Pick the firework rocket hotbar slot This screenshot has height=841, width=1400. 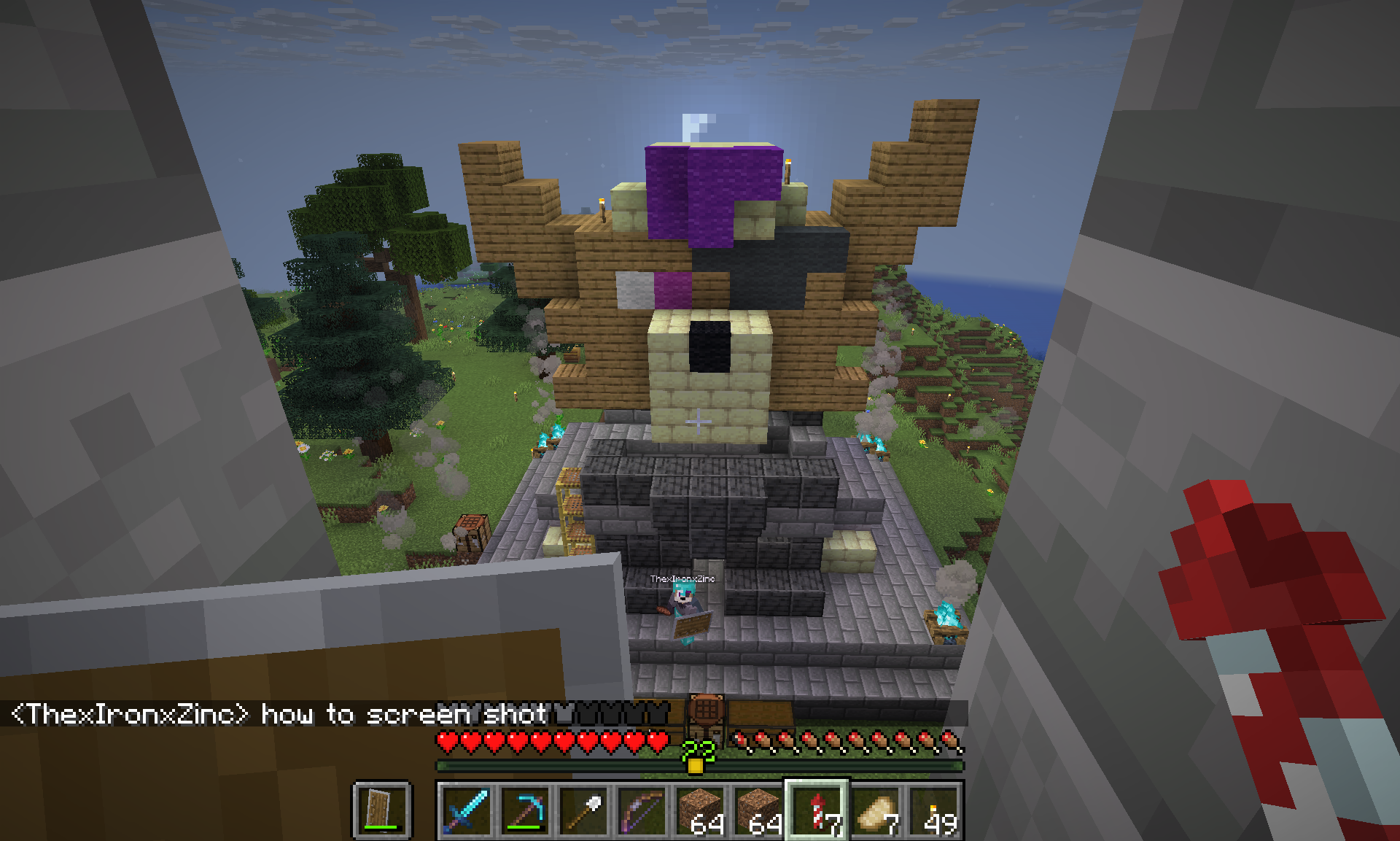[x=817, y=810]
